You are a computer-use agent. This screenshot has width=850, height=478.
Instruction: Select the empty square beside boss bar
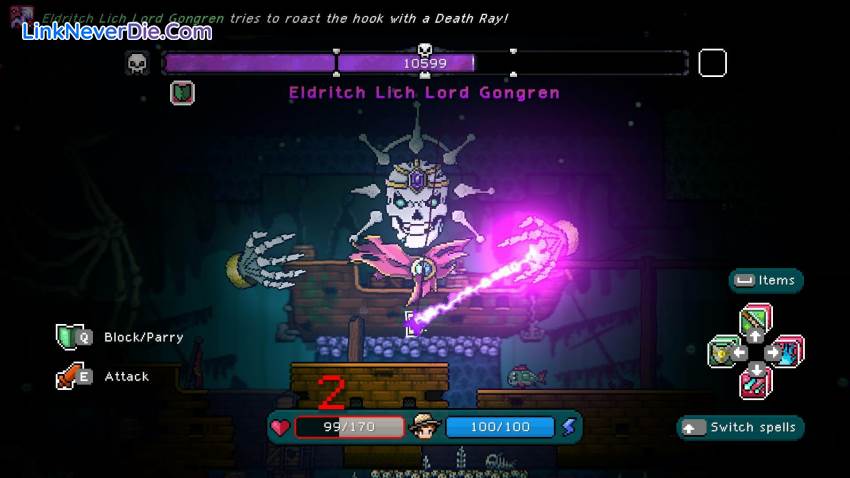click(x=712, y=63)
